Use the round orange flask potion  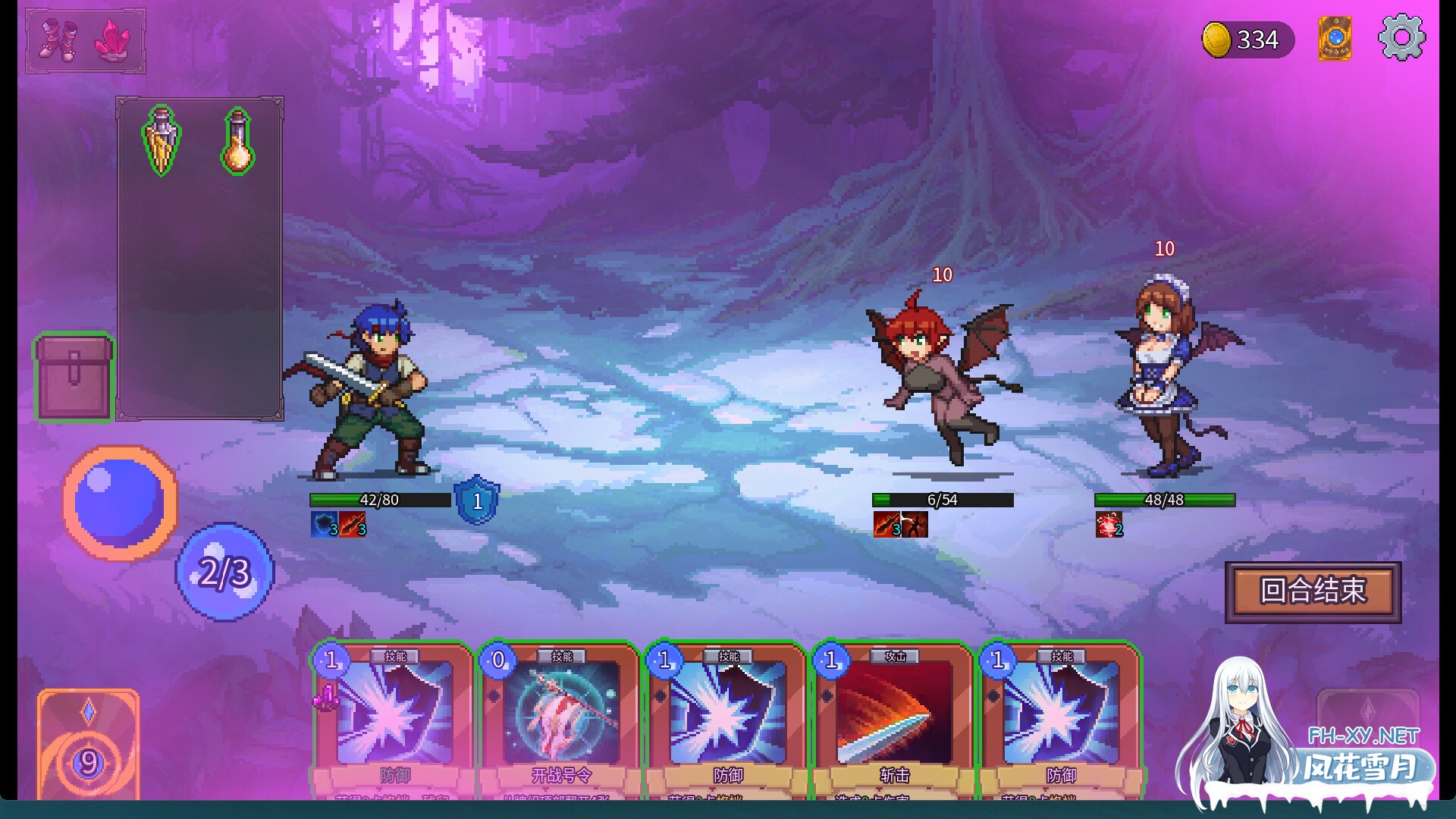(237, 142)
